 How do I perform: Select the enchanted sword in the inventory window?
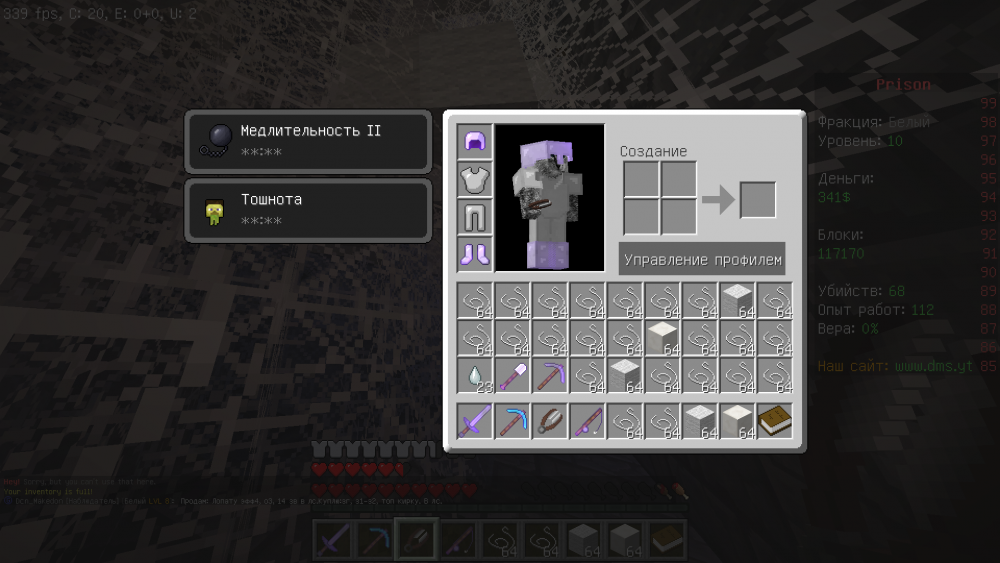(x=475, y=421)
